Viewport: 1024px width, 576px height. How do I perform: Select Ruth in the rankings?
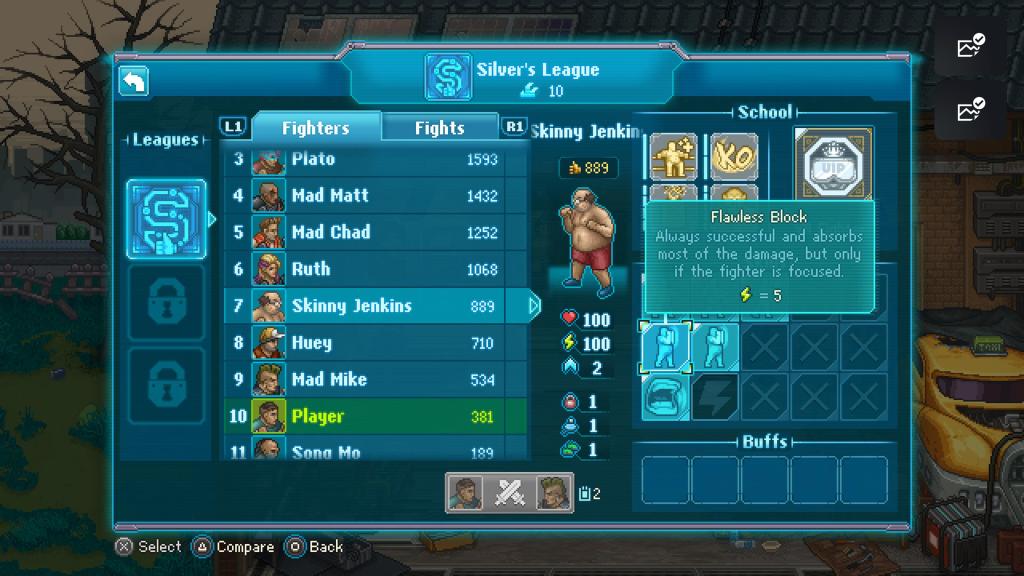pos(375,269)
